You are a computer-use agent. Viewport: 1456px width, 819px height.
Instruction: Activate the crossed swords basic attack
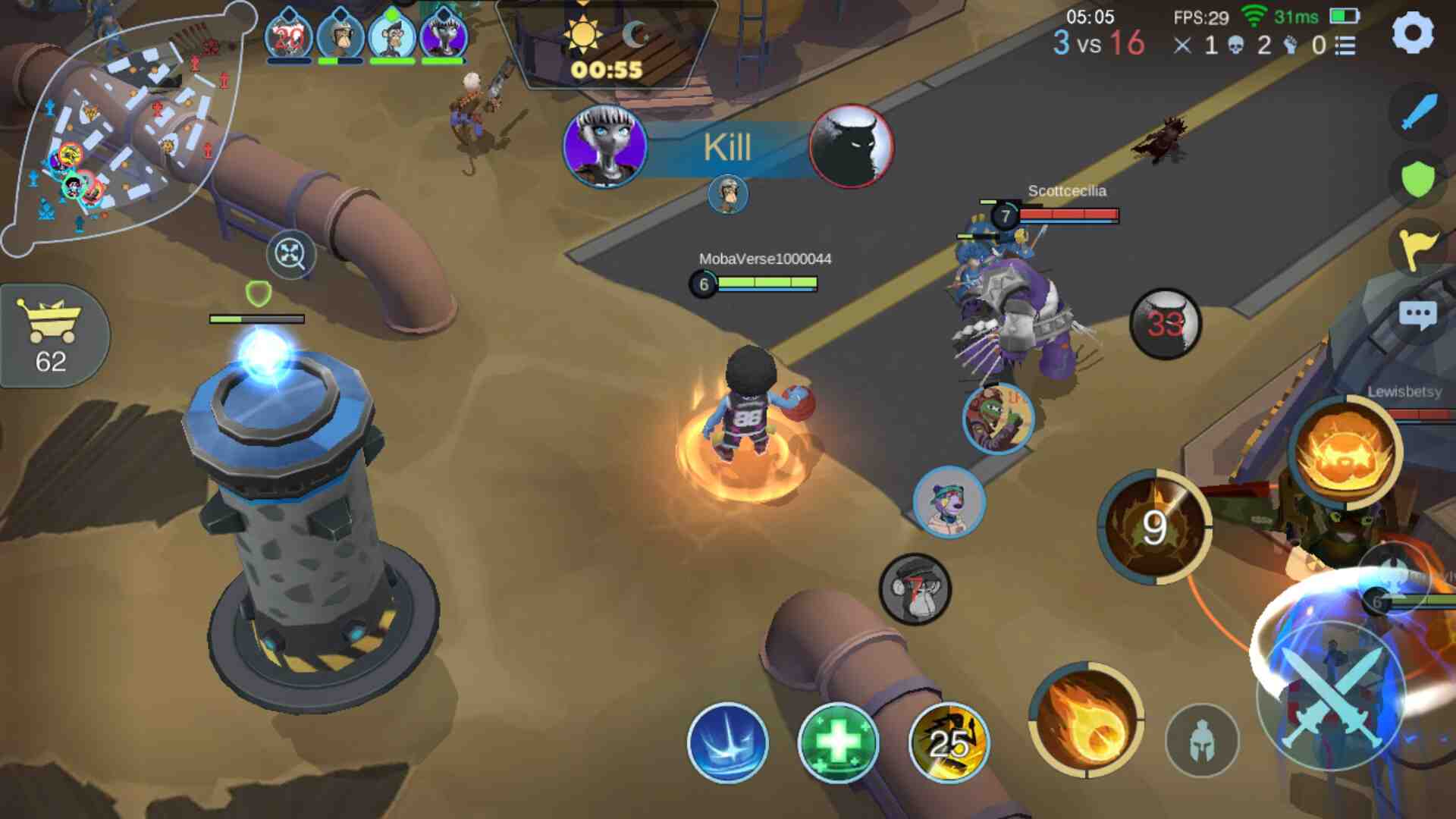[x=1331, y=696]
